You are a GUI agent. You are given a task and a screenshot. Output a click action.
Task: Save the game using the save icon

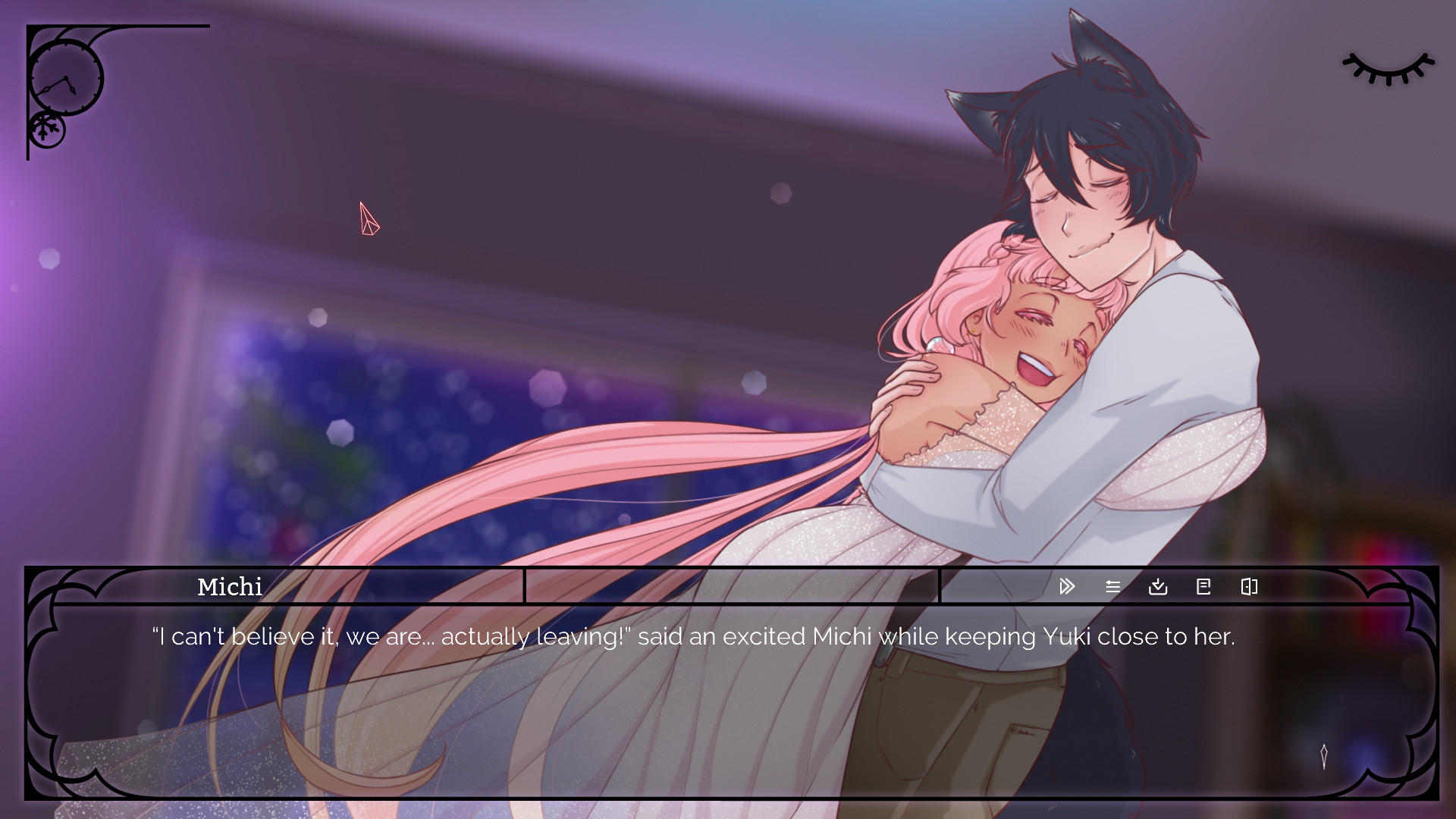click(1158, 586)
